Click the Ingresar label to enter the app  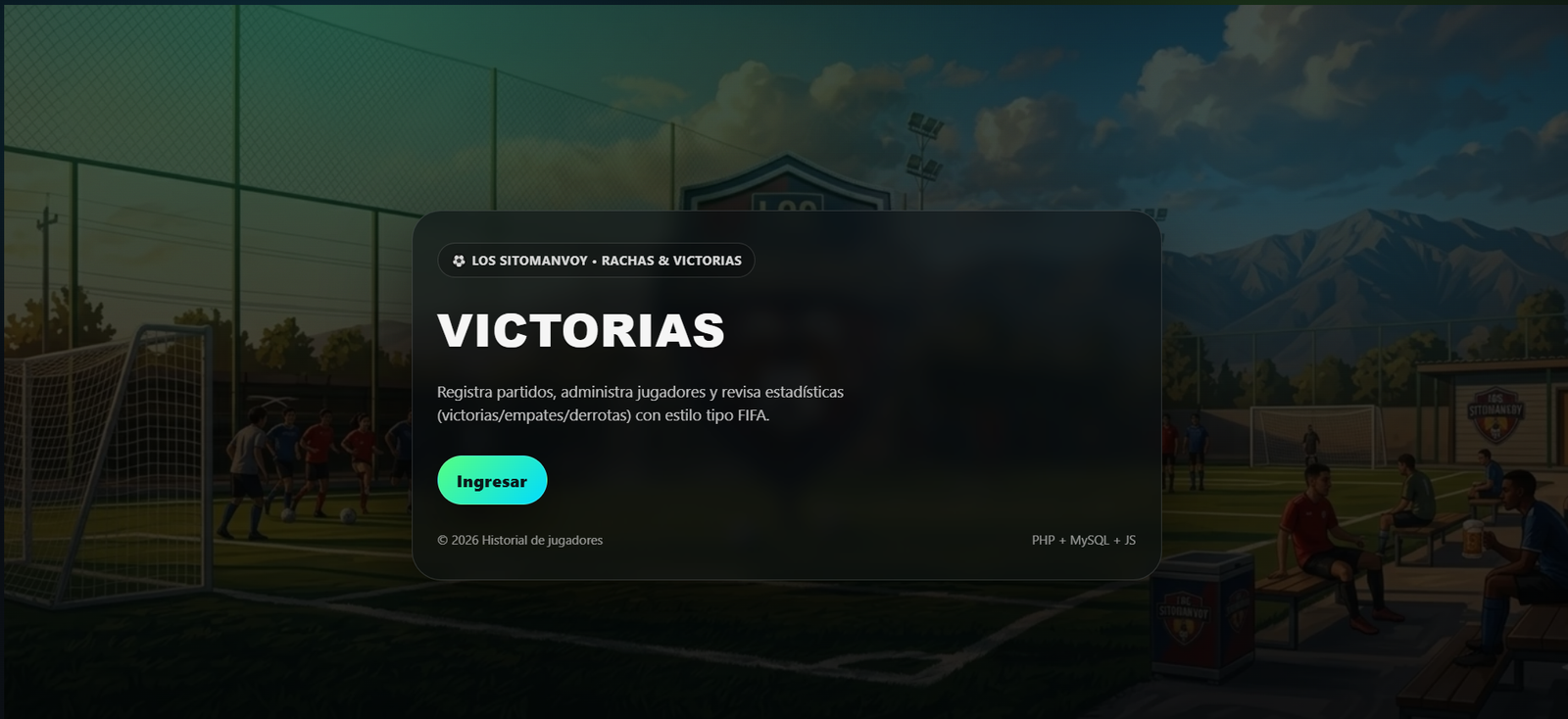[492, 480]
